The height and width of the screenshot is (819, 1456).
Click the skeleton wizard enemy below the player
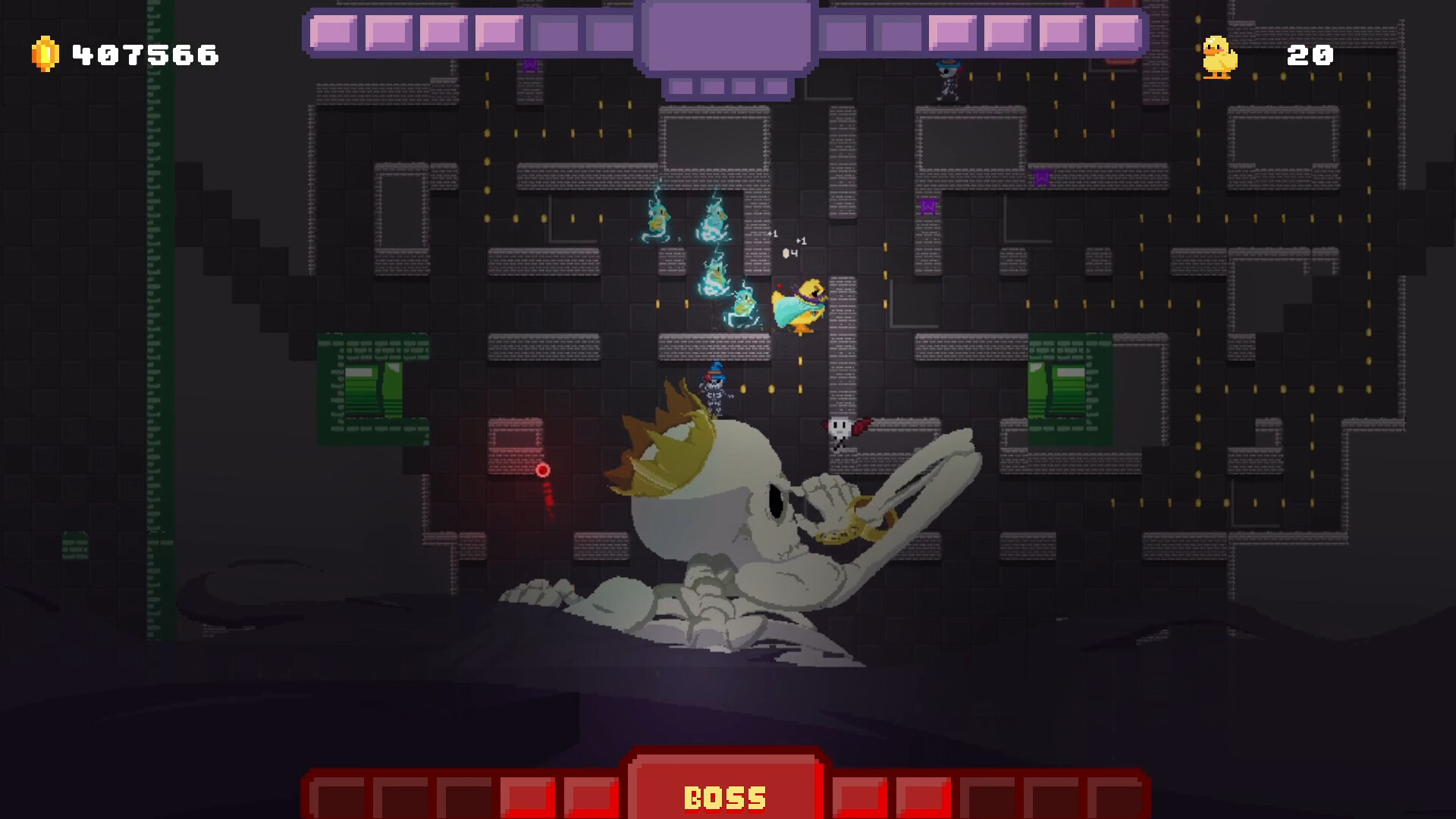714,394
